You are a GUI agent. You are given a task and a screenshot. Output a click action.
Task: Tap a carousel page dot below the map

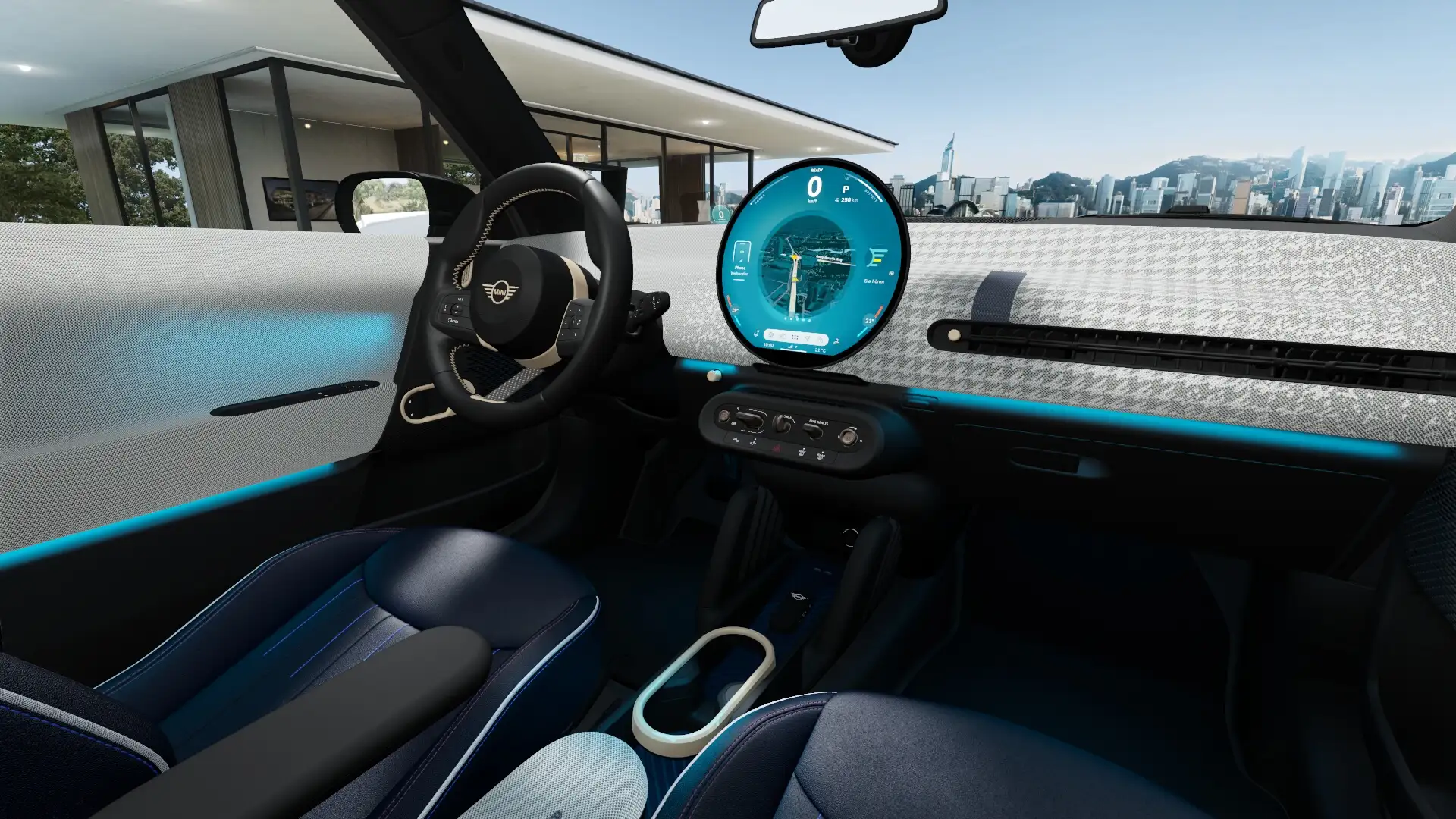tap(796, 319)
